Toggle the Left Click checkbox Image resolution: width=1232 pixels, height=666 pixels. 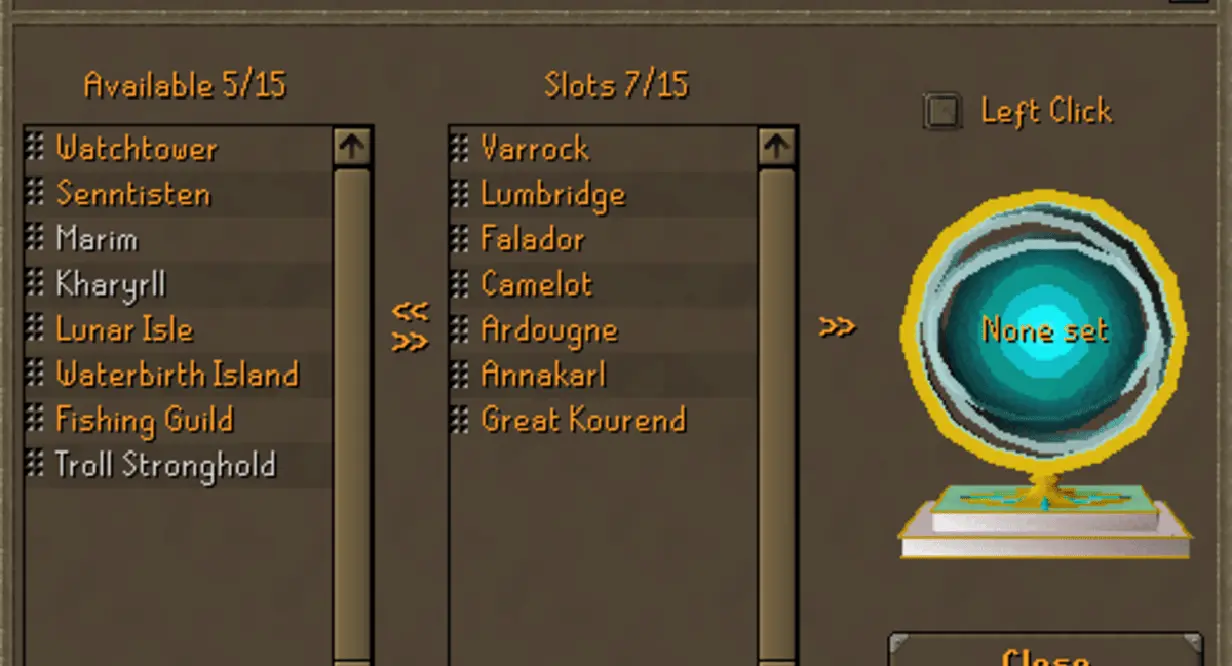pyautogui.click(x=942, y=111)
